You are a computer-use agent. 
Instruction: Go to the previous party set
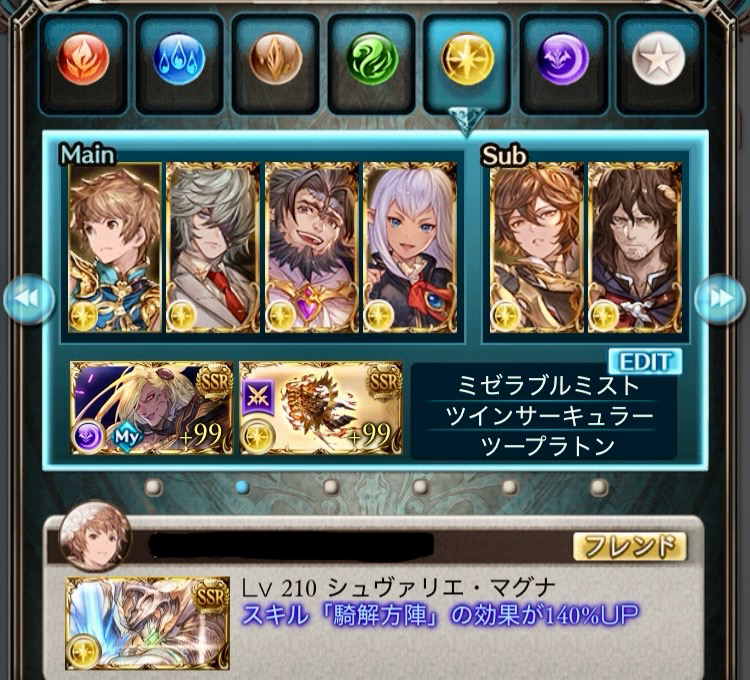point(28,298)
